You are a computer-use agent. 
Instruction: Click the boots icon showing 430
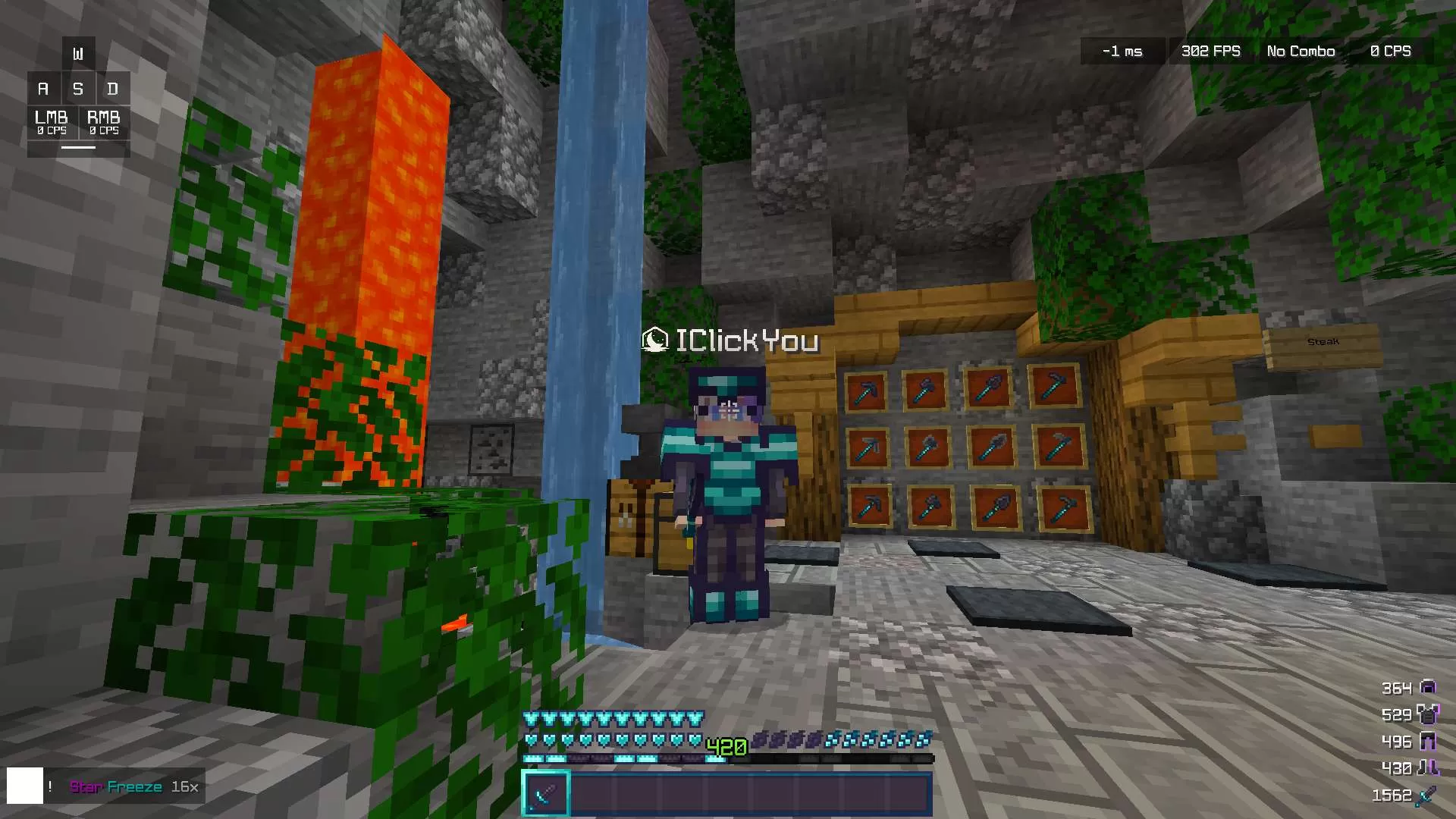(x=1429, y=767)
